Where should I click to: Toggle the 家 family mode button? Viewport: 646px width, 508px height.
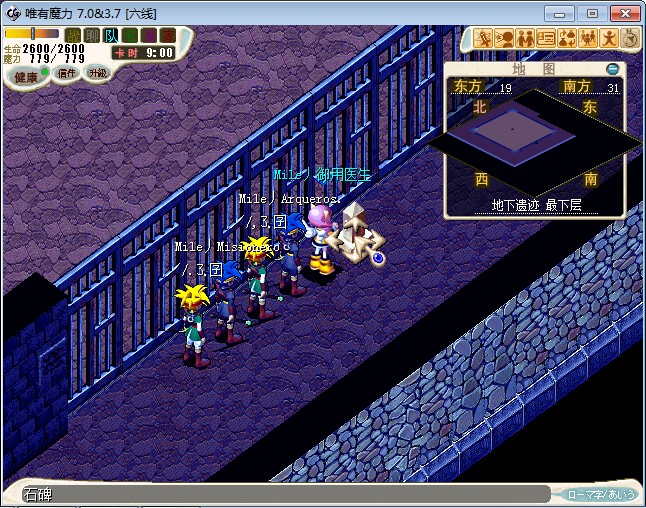click(167, 36)
